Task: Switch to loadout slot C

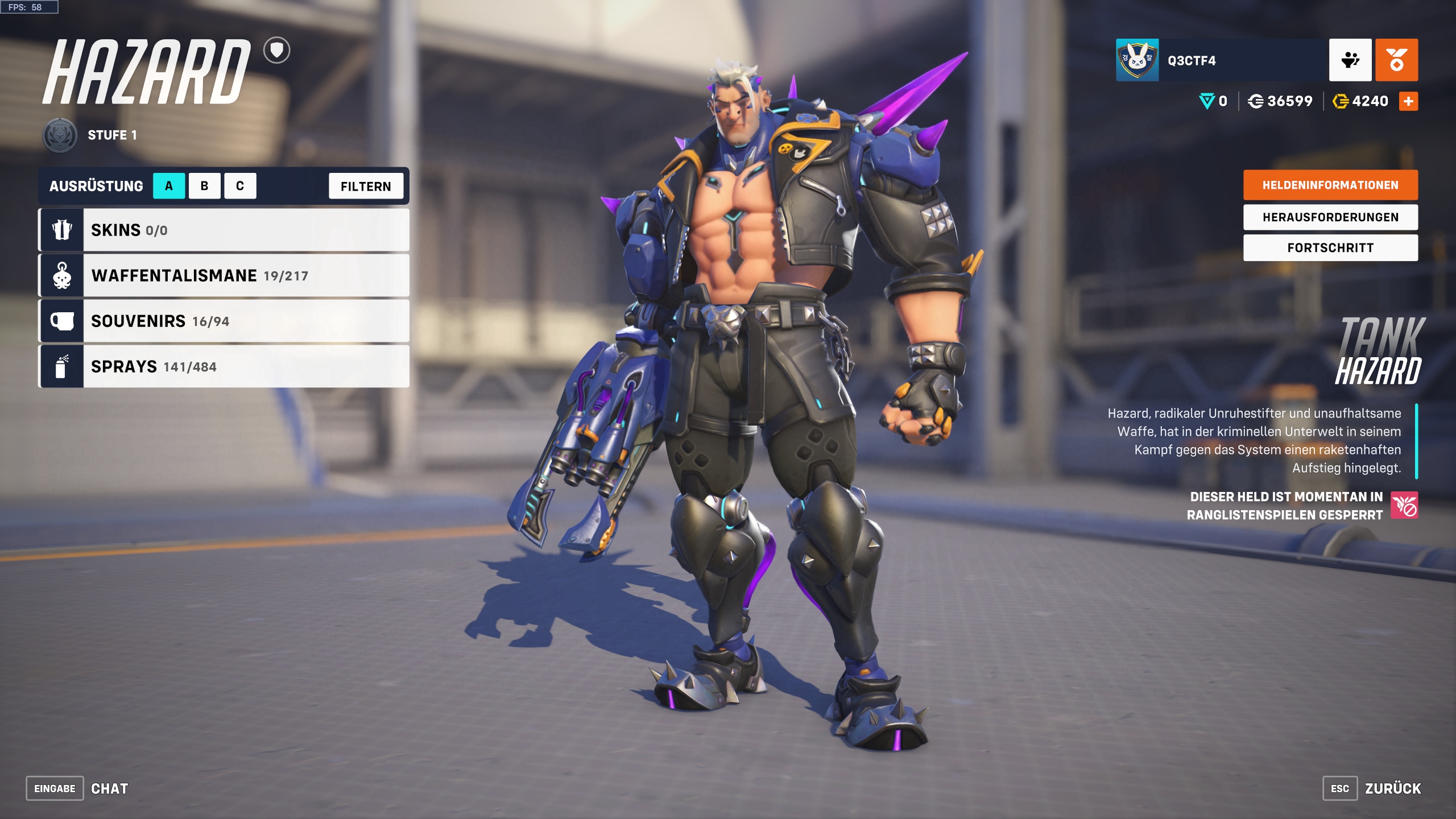Action: pos(239,185)
